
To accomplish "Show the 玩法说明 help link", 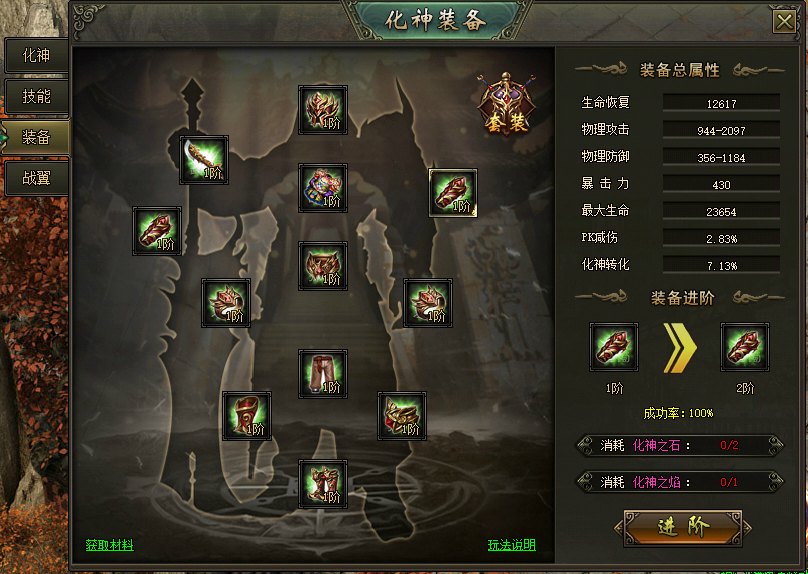I will tap(511, 545).
